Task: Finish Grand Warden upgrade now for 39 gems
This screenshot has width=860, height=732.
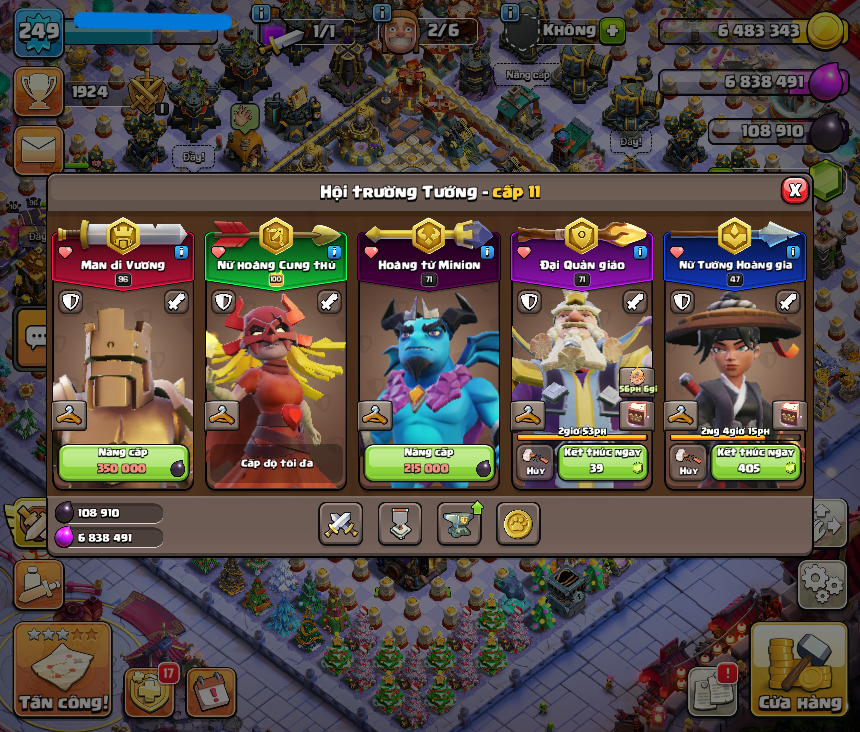Action: (x=601, y=462)
